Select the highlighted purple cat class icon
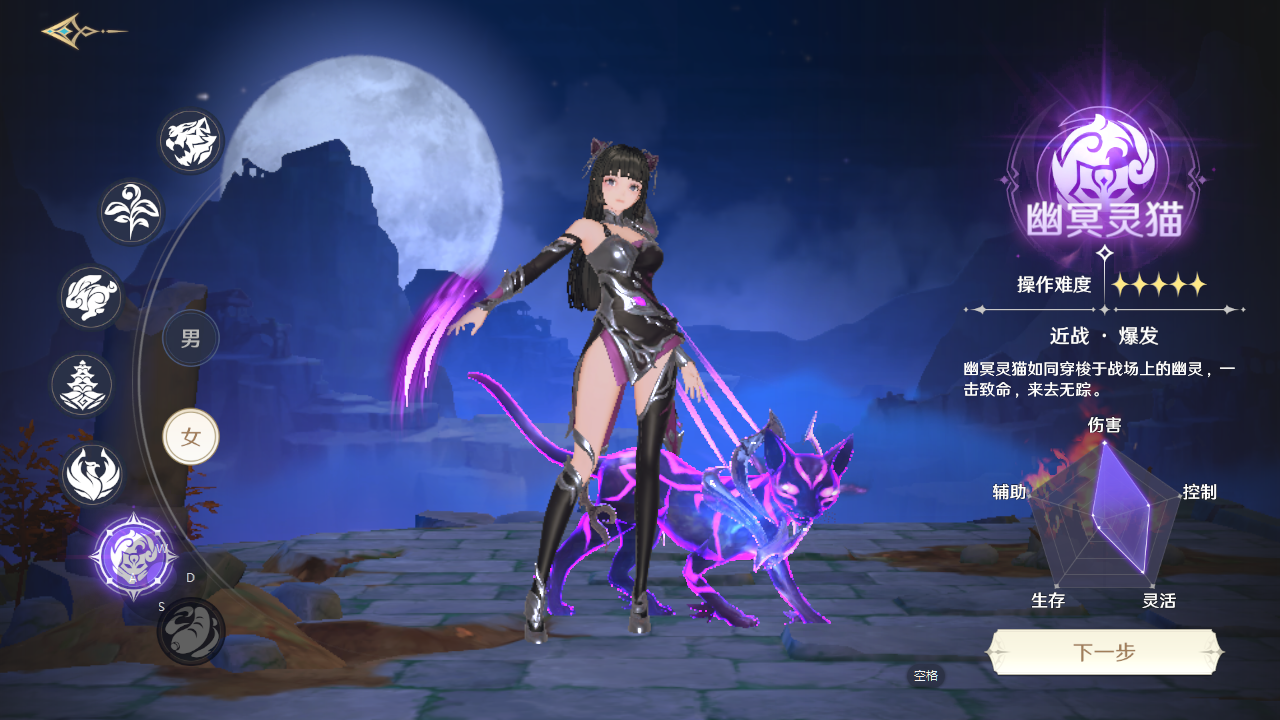1280x720 pixels. pyautogui.click(x=134, y=556)
